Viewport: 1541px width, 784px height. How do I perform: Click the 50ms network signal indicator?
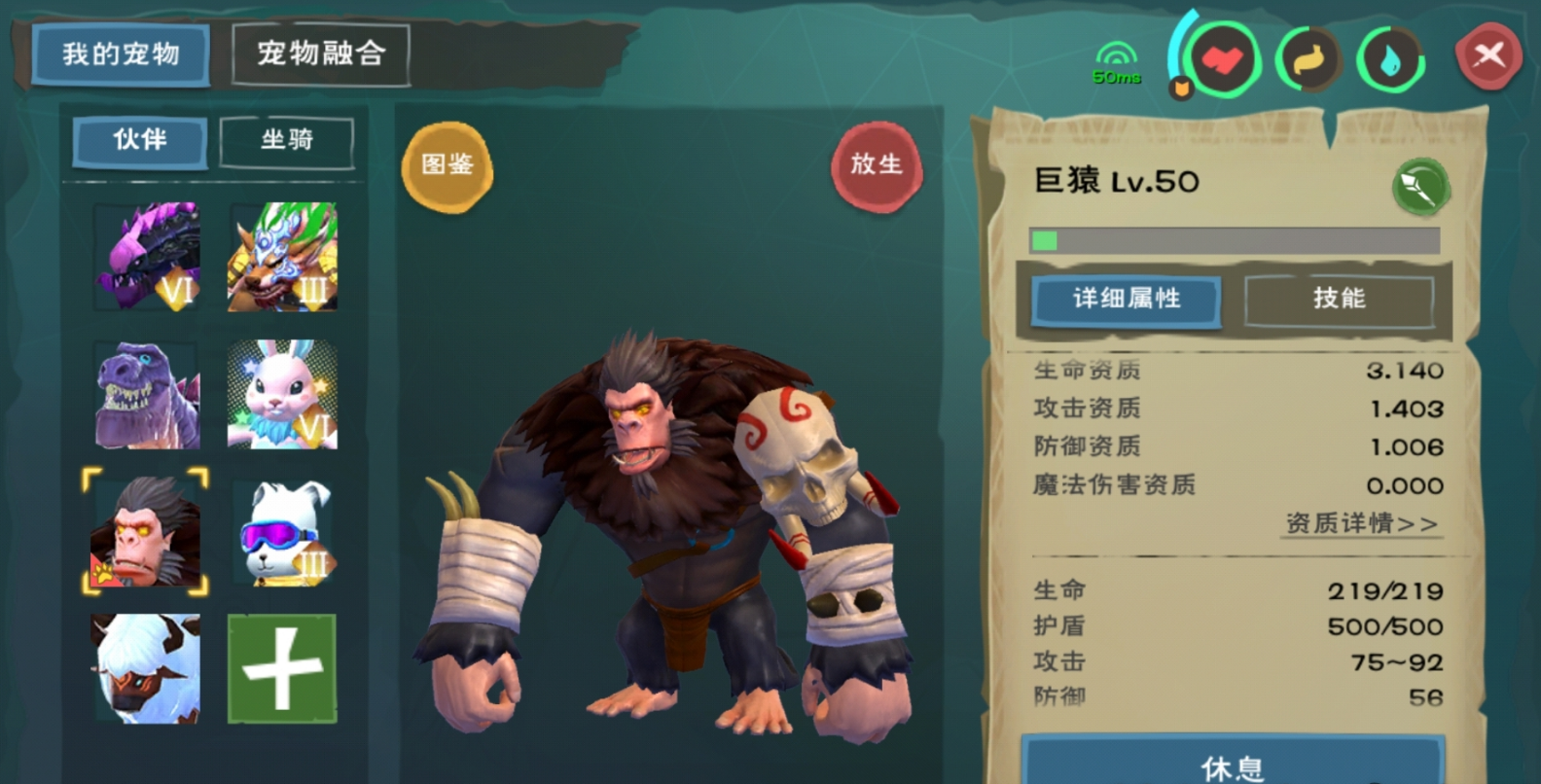pos(1115,61)
